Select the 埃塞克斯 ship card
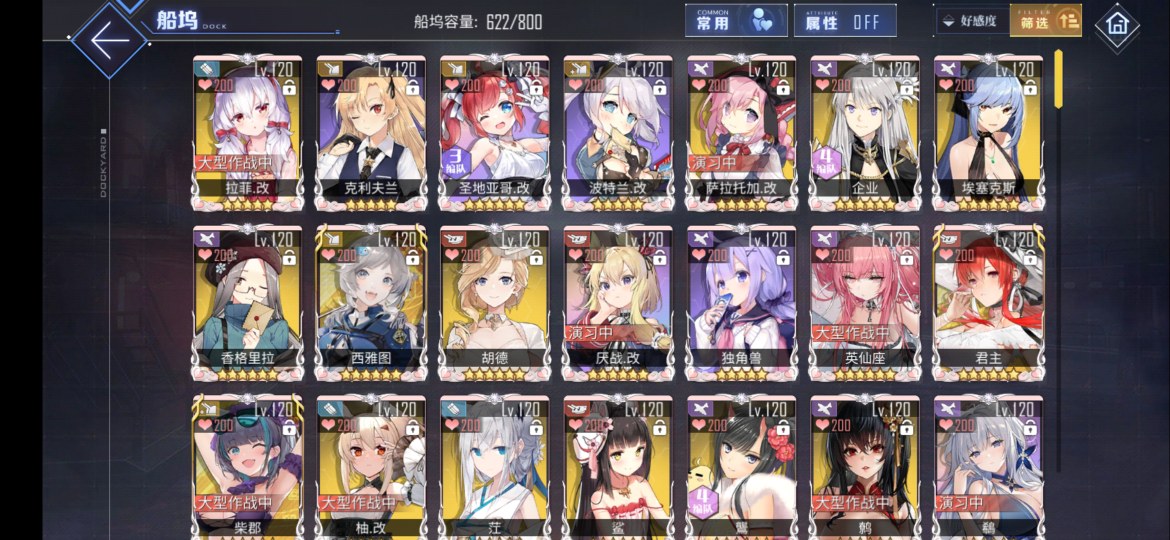The width and height of the screenshot is (1170, 540). coord(988,130)
